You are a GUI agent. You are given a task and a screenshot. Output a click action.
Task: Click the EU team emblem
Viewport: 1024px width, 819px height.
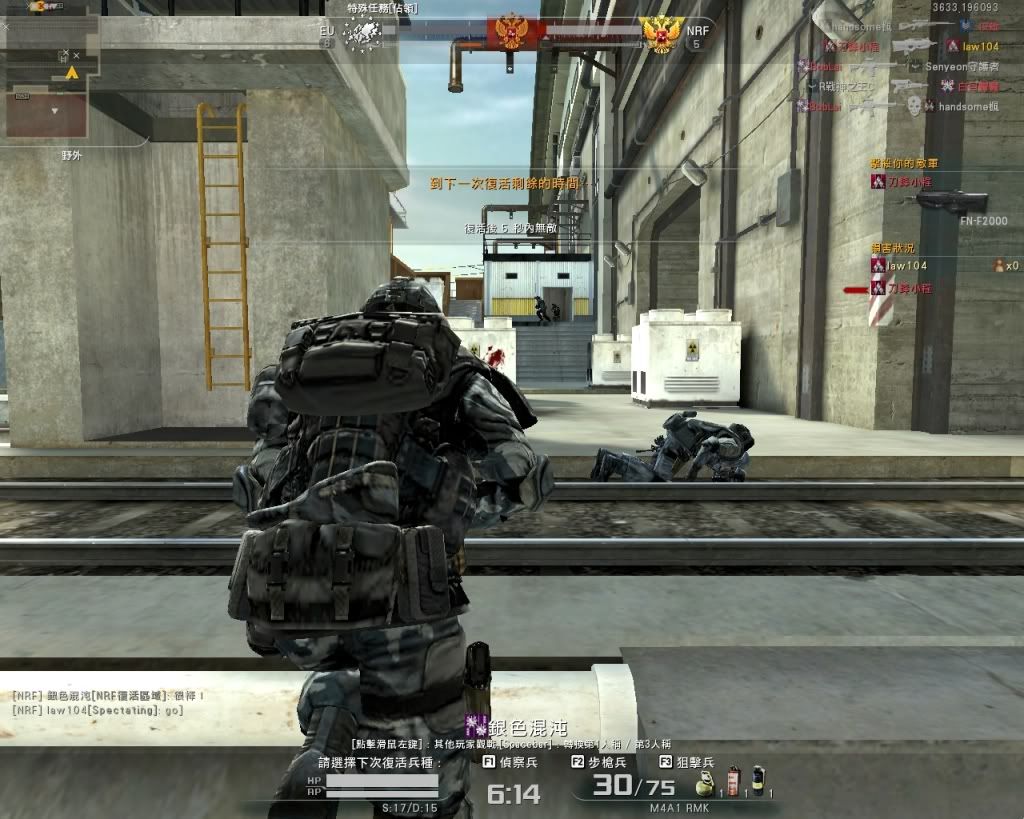[x=362, y=34]
